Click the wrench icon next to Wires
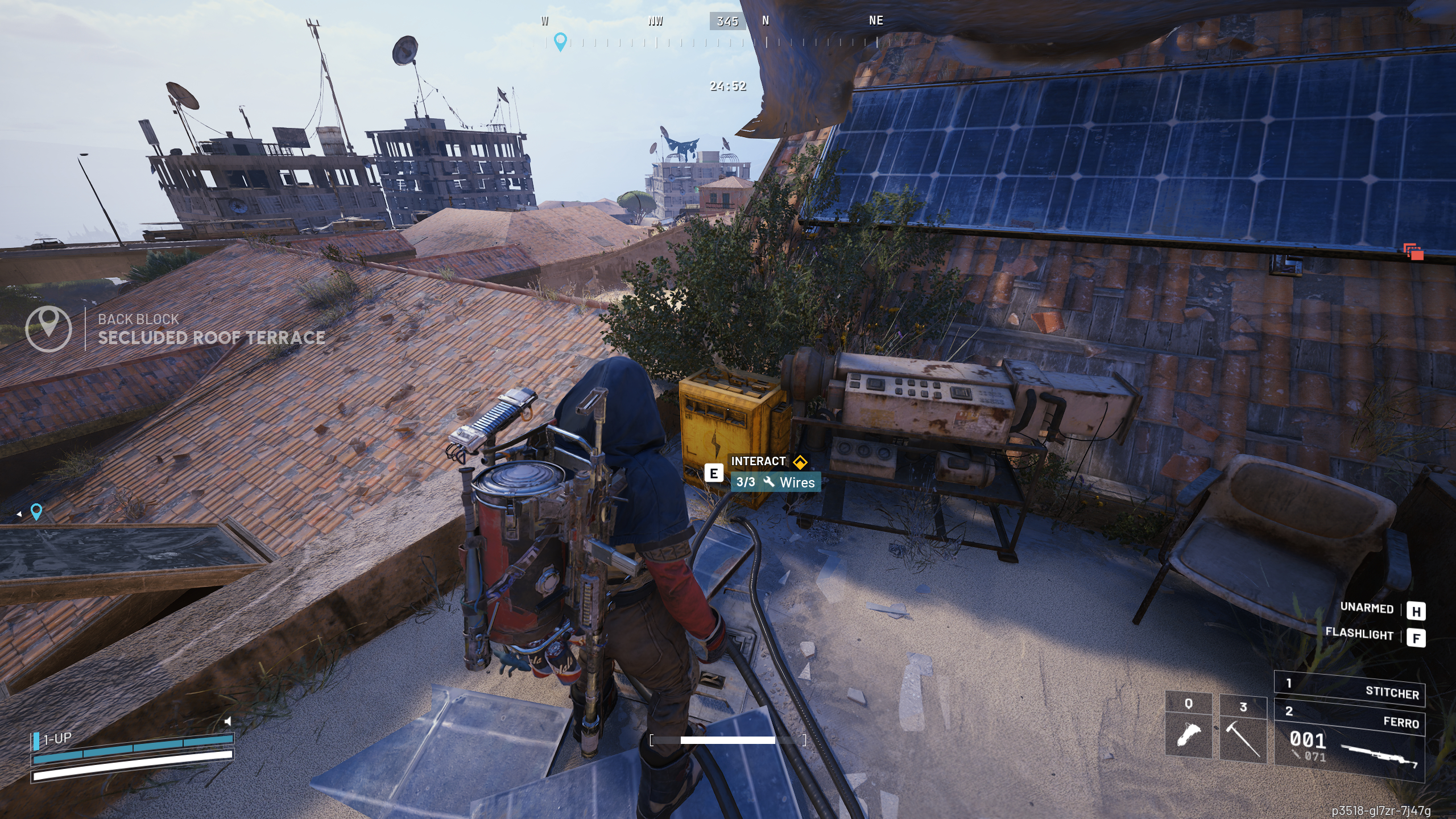The image size is (1456, 819). click(770, 482)
